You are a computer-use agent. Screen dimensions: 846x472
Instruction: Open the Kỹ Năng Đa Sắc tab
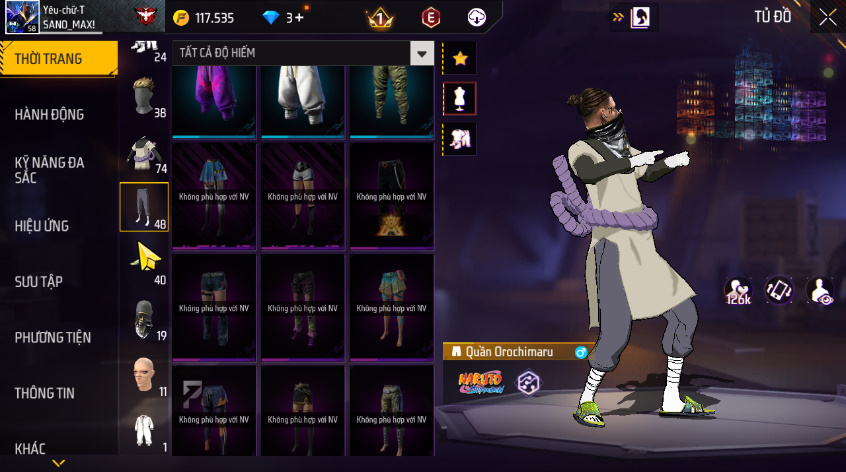(50, 169)
